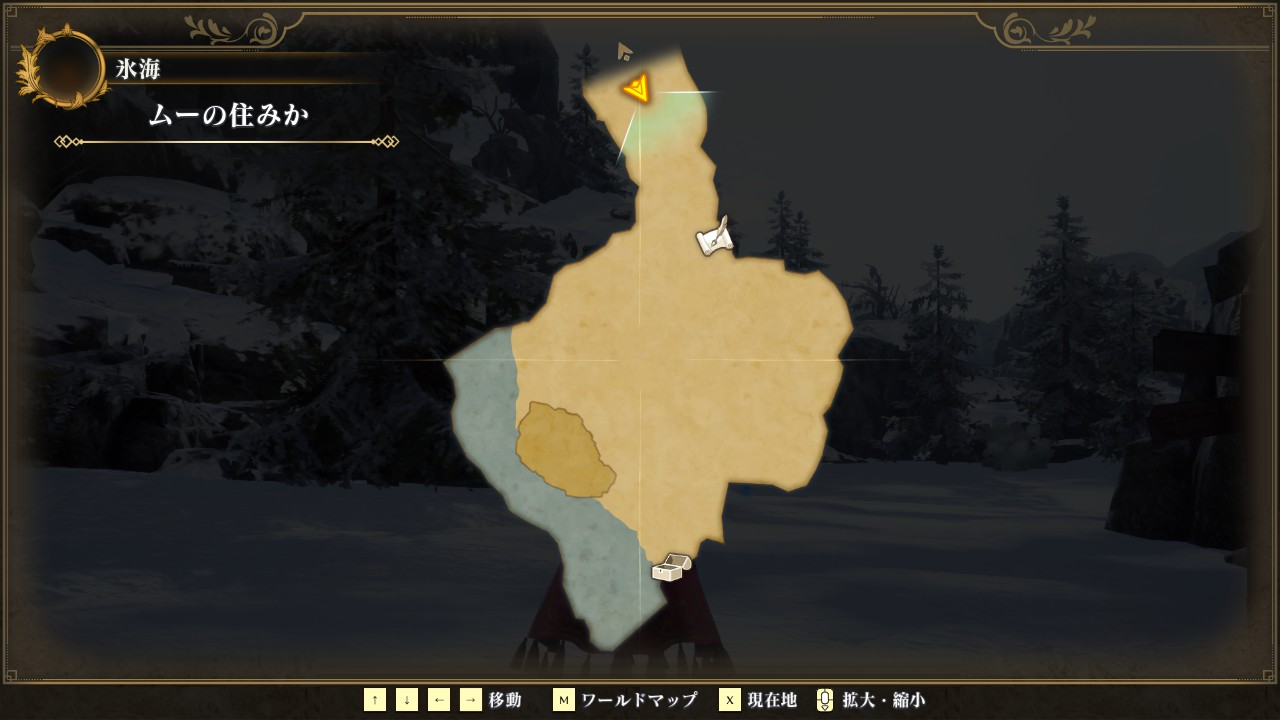Click the quill and scroll map marker
The width and height of the screenshot is (1280, 720).
coord(715,237)
